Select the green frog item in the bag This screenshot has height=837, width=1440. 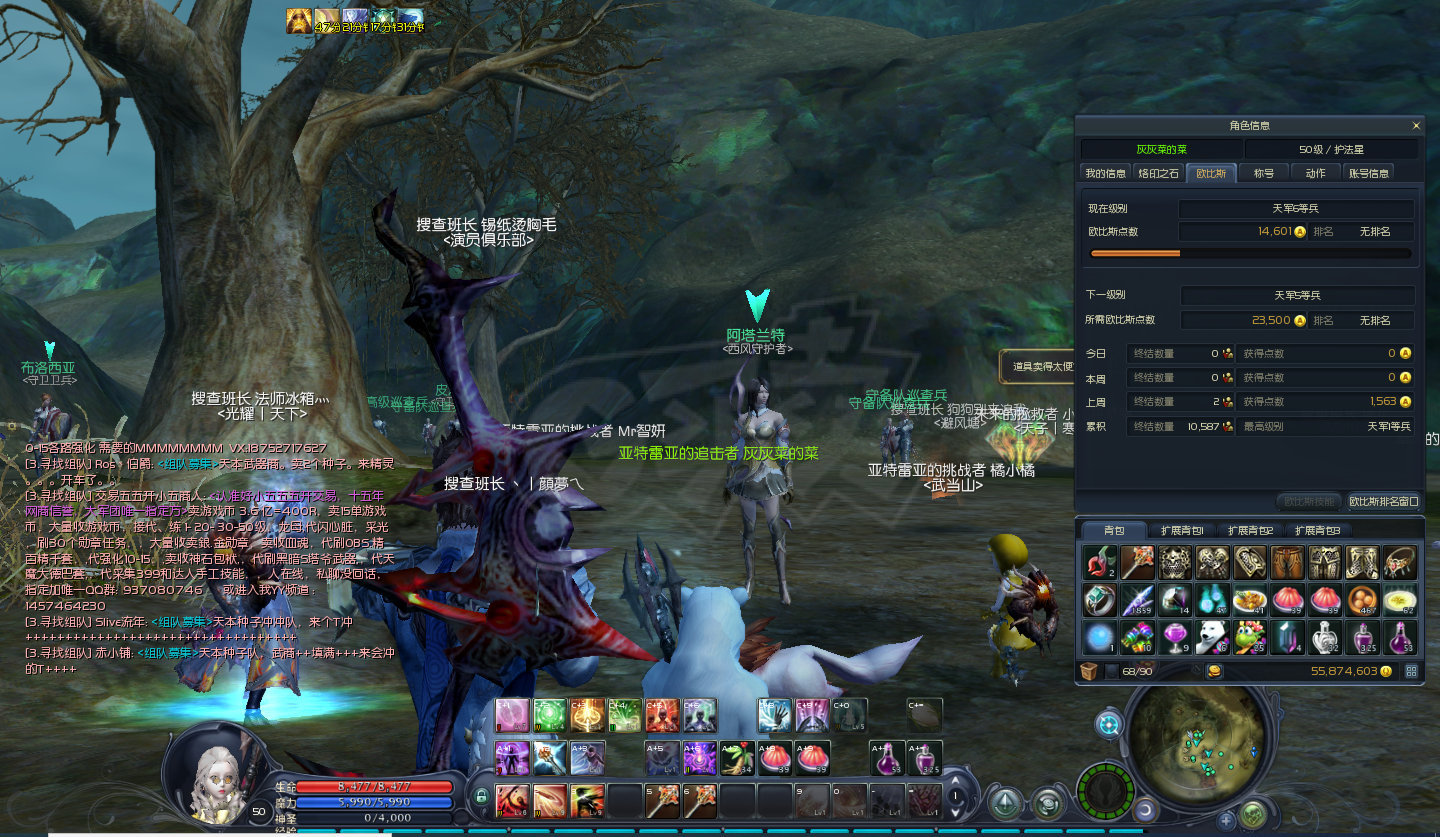coord(1251,636)
